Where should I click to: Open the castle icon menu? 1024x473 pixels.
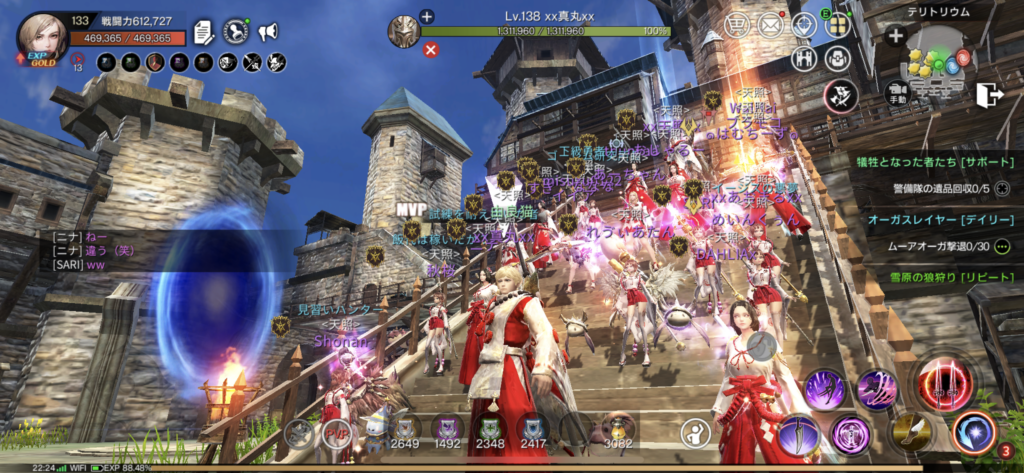click(803, 58)
